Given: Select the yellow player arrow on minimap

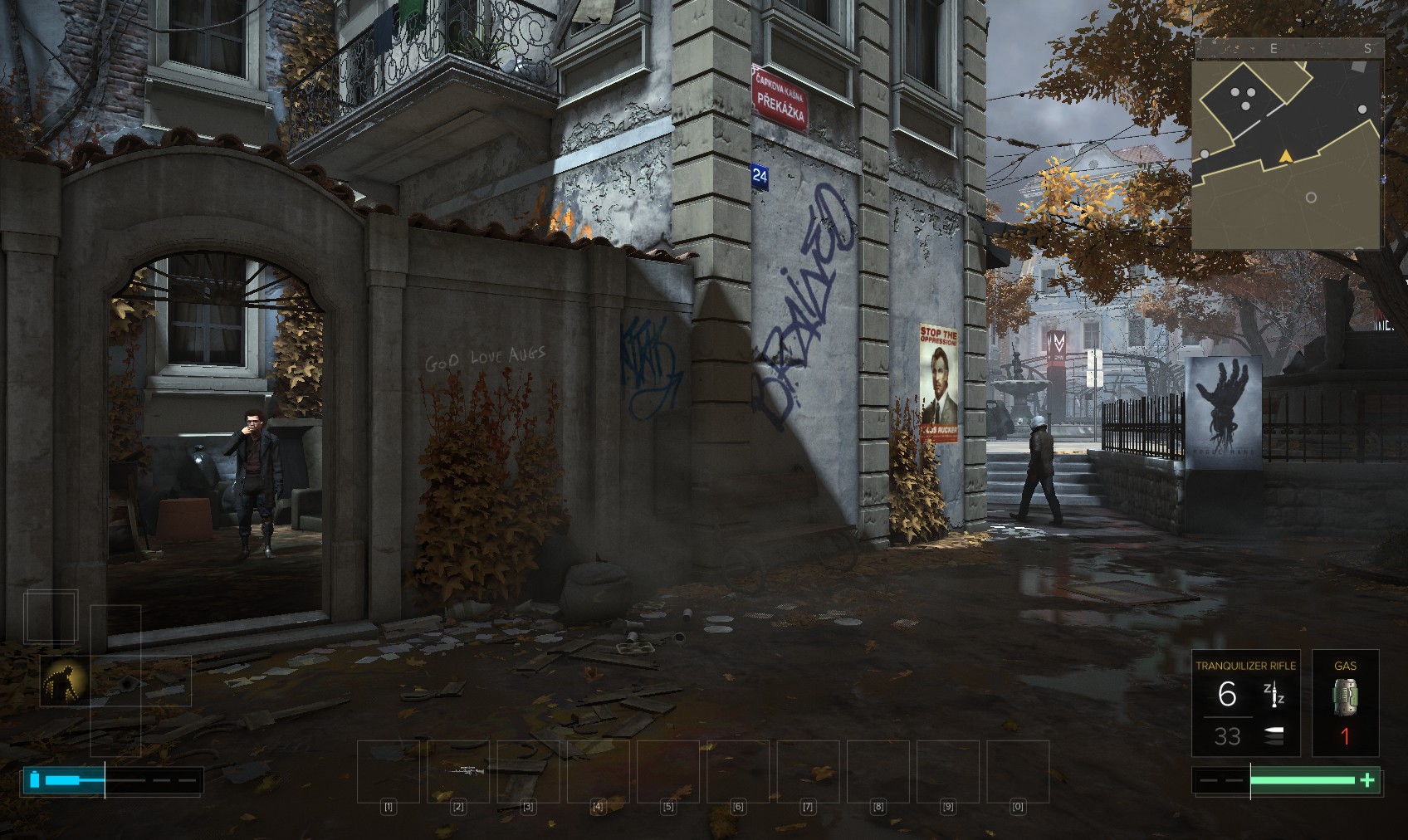Looking at the screenshot, I should point(1285,156).
